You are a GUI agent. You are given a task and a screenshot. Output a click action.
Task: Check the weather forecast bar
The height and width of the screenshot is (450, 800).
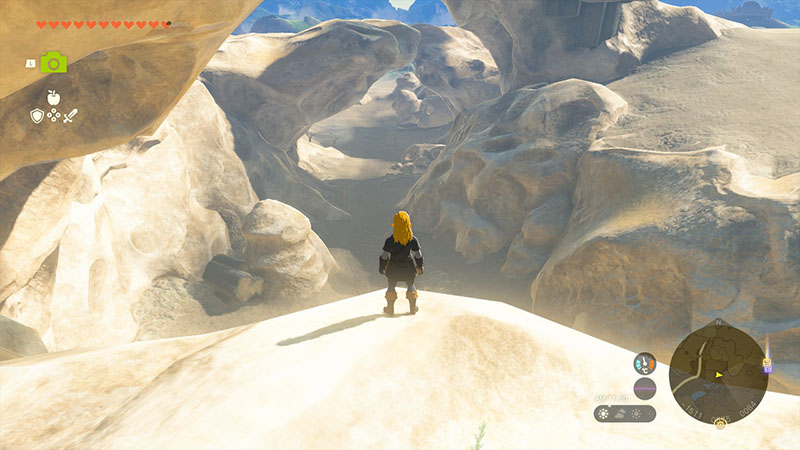625,413
